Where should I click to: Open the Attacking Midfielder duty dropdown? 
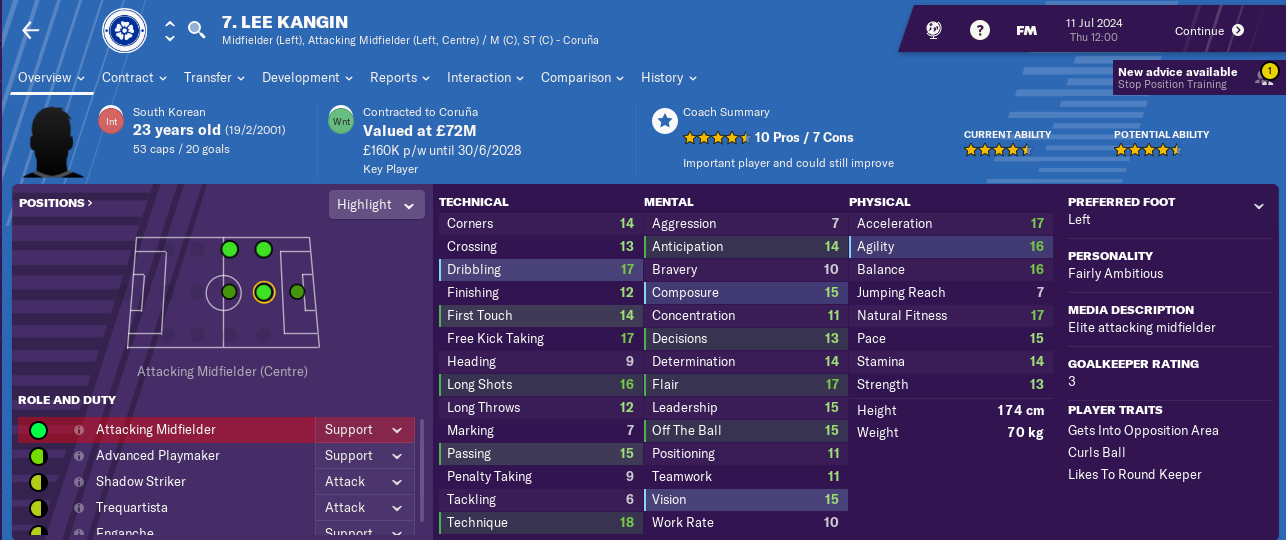[365, 429]
